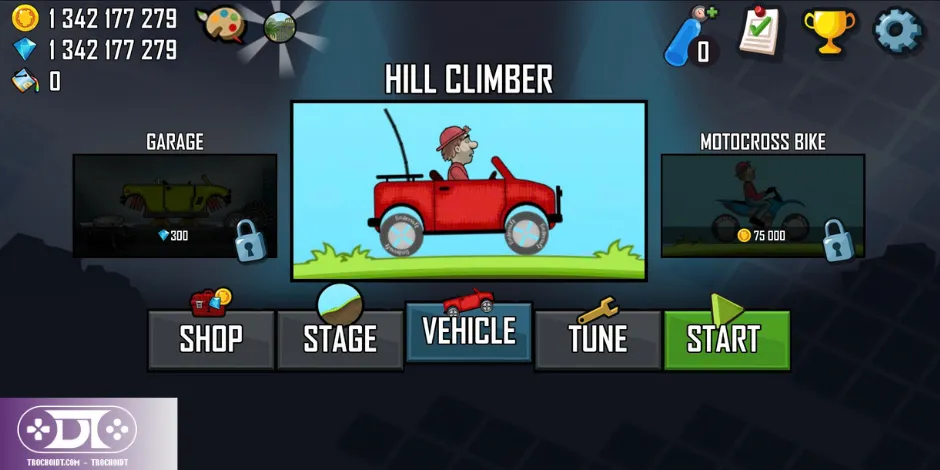
Task: Open the Tune upgrades screen
Action: point(597,339)
